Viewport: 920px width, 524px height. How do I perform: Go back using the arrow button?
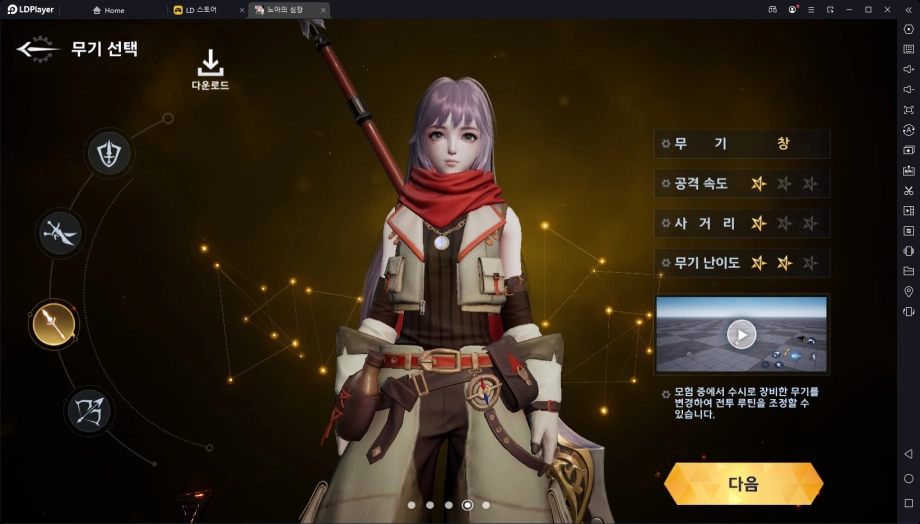[x=38, y=49]
